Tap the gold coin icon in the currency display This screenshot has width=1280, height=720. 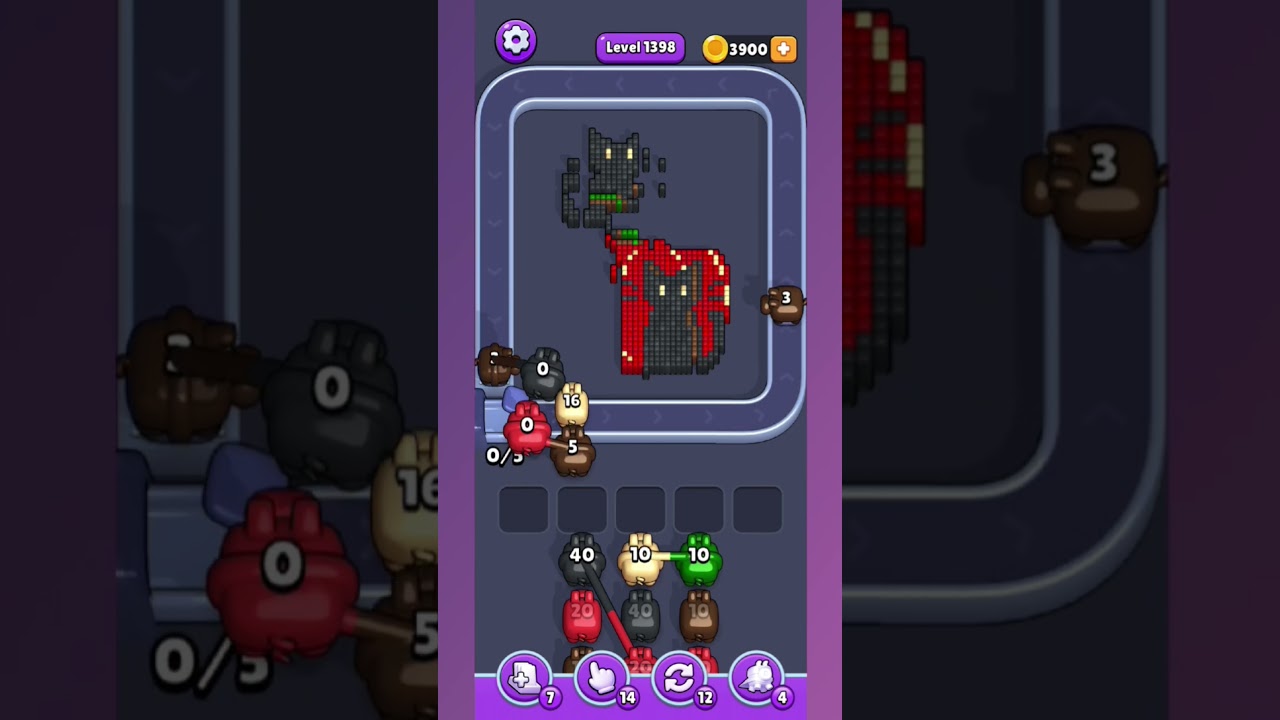click(x=716, y=48)
